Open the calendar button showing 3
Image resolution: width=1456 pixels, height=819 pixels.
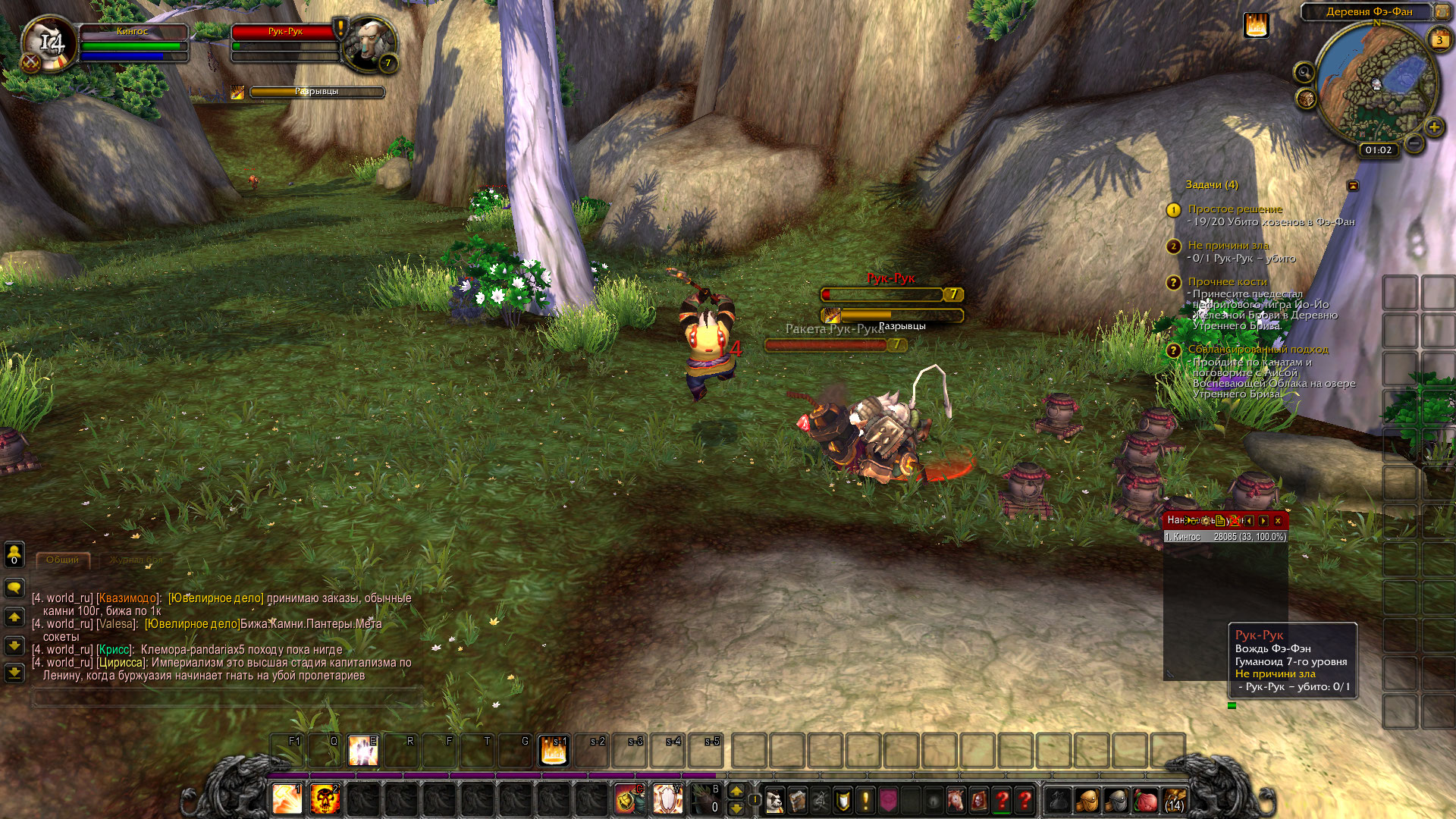click(x=1439, y=40)
